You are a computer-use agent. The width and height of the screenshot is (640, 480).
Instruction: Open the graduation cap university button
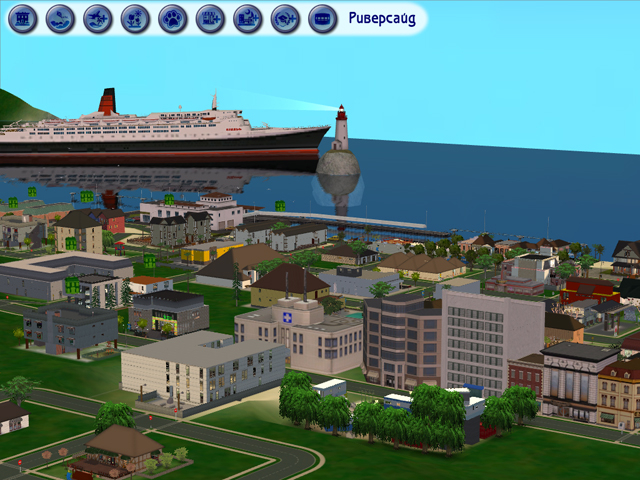[285, 18]
